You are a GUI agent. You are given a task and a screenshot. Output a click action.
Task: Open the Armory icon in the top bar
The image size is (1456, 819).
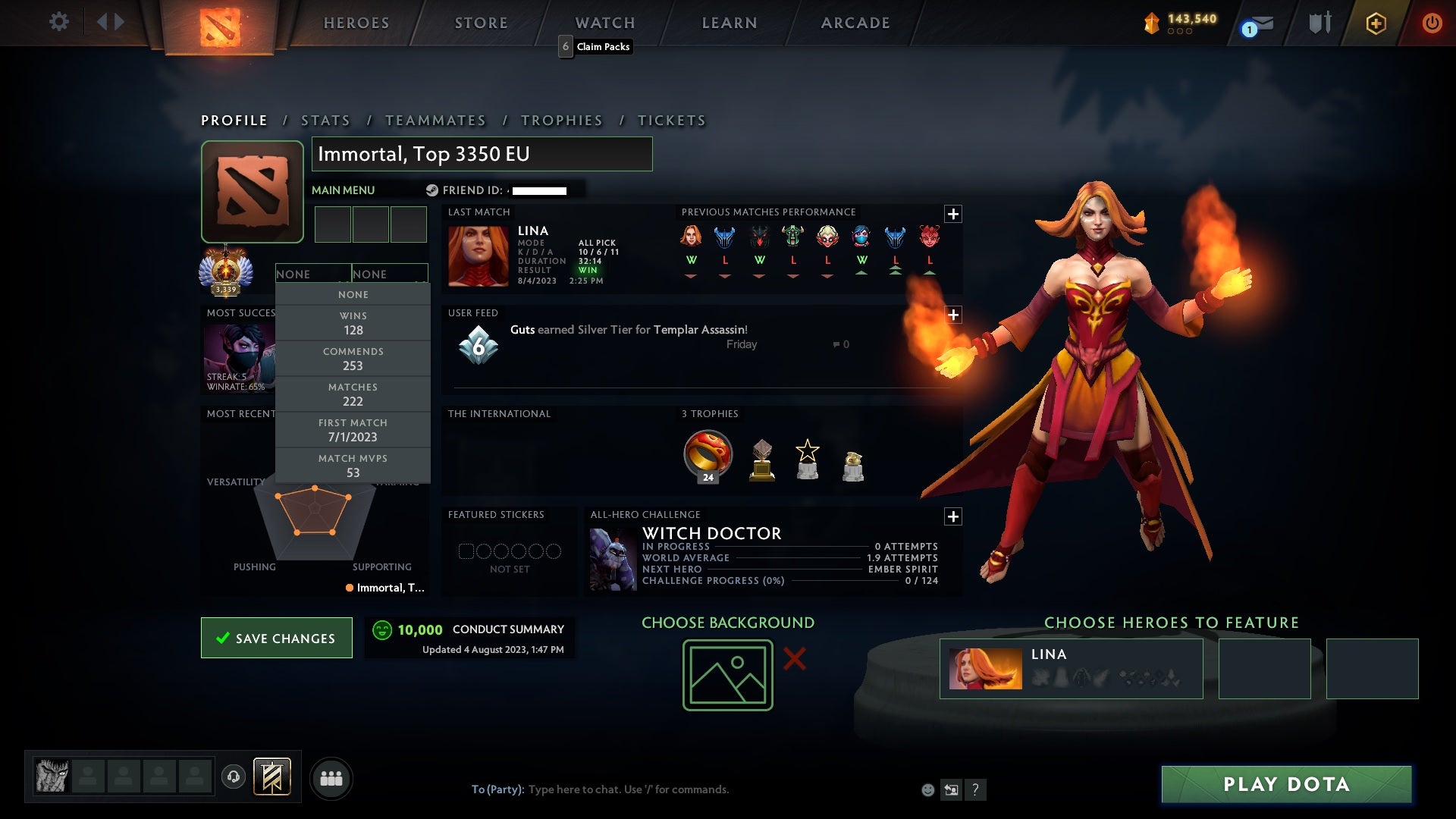[x=1319, y=23]
